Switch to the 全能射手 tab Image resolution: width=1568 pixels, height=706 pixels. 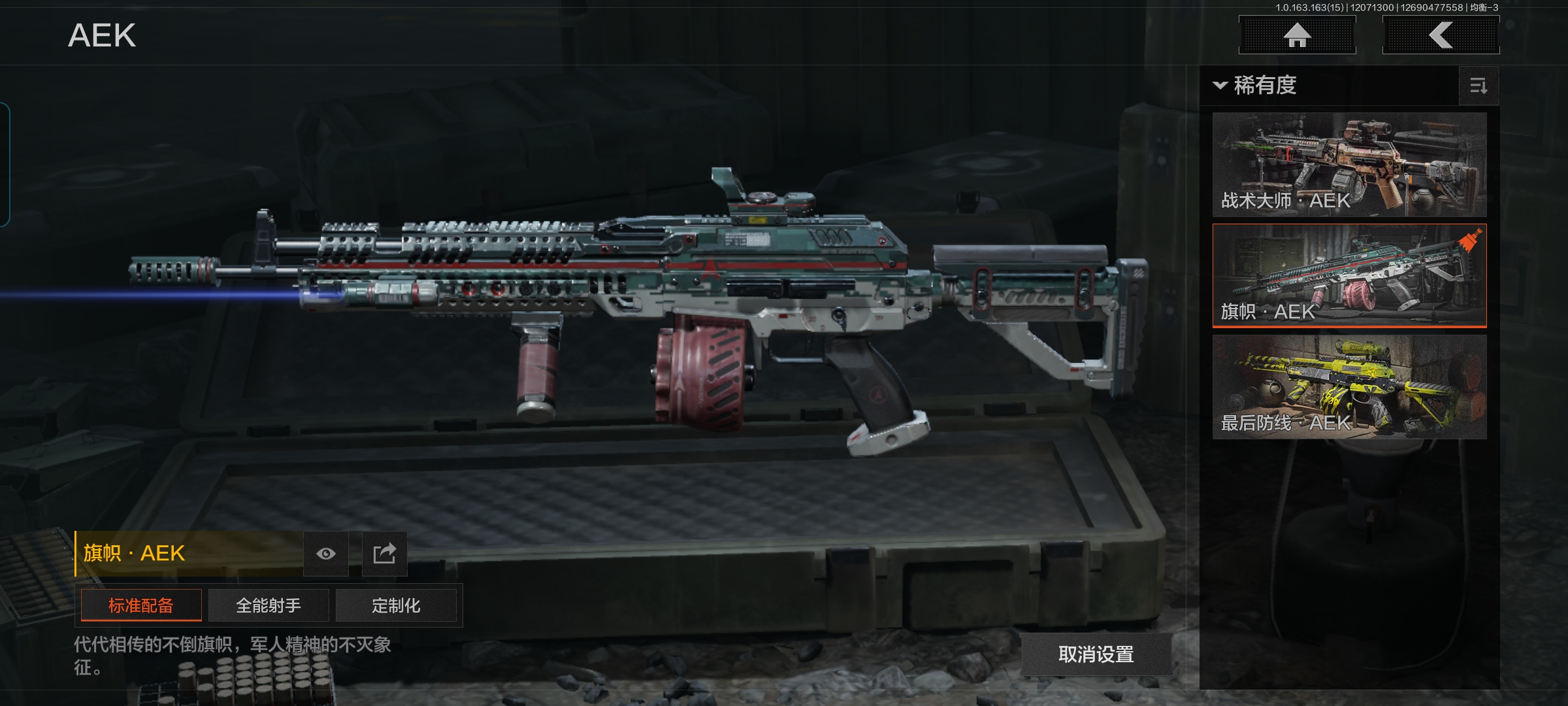point(269,605)
